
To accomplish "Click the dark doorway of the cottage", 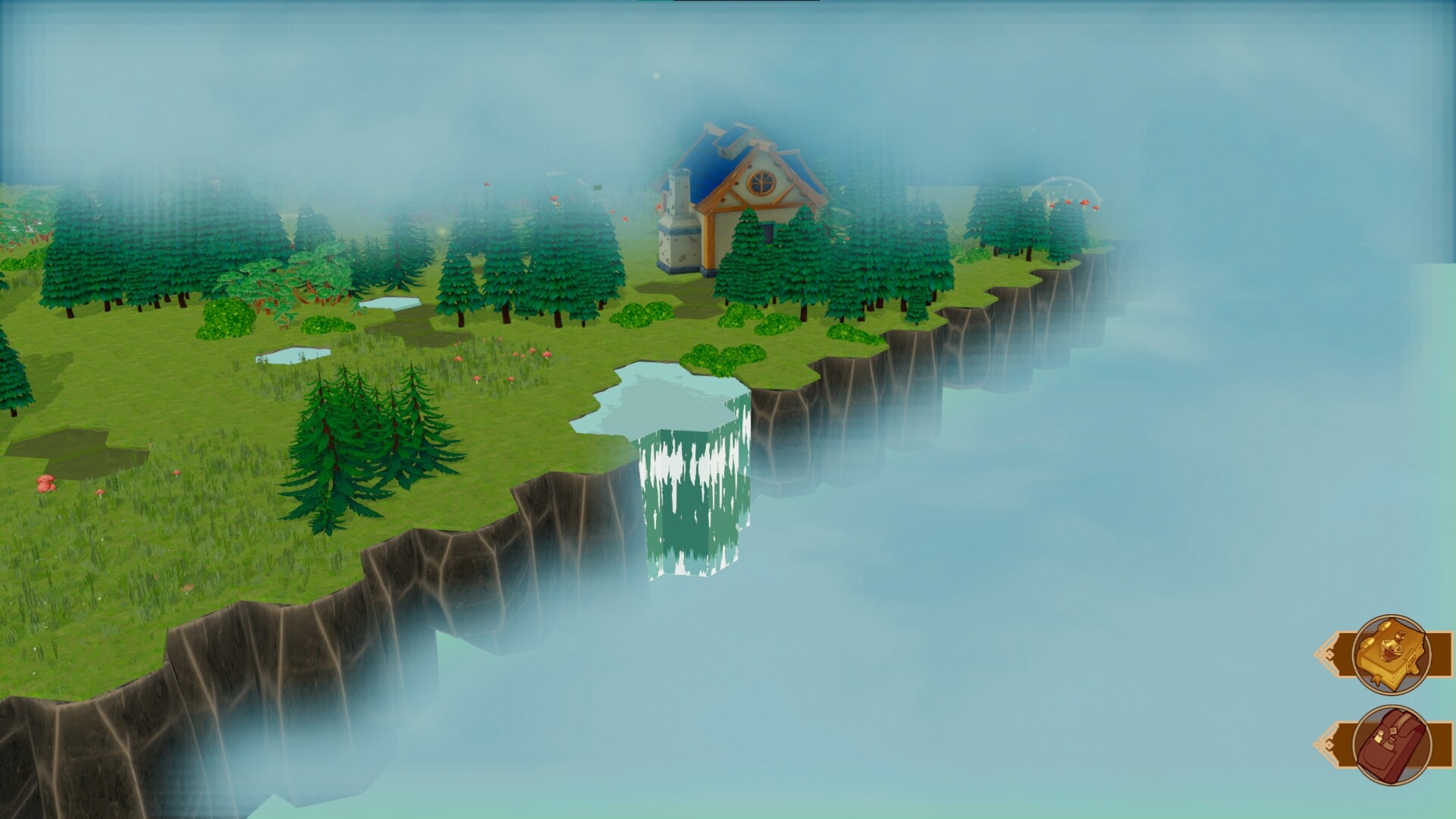I will pos(766,231).
